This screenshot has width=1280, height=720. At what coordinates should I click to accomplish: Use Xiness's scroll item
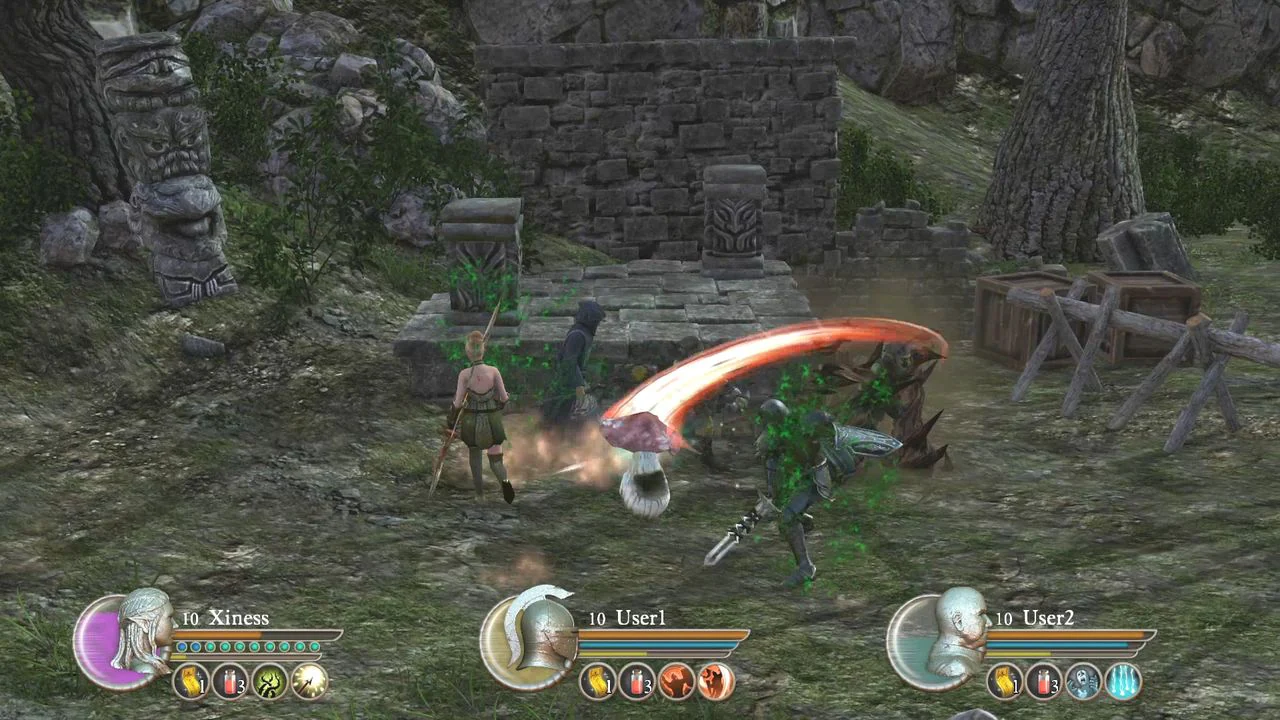click(193, 682)
